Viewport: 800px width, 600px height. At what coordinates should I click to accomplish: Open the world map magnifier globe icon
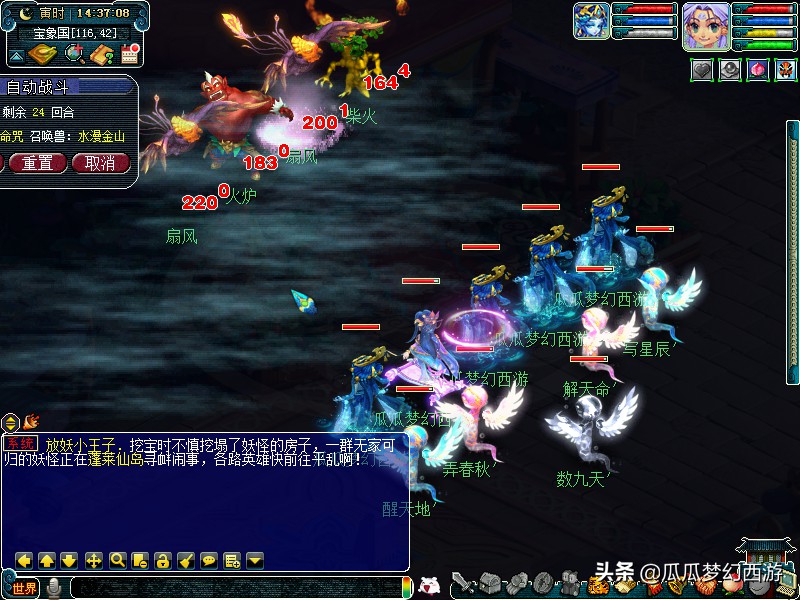click(74, 54)
